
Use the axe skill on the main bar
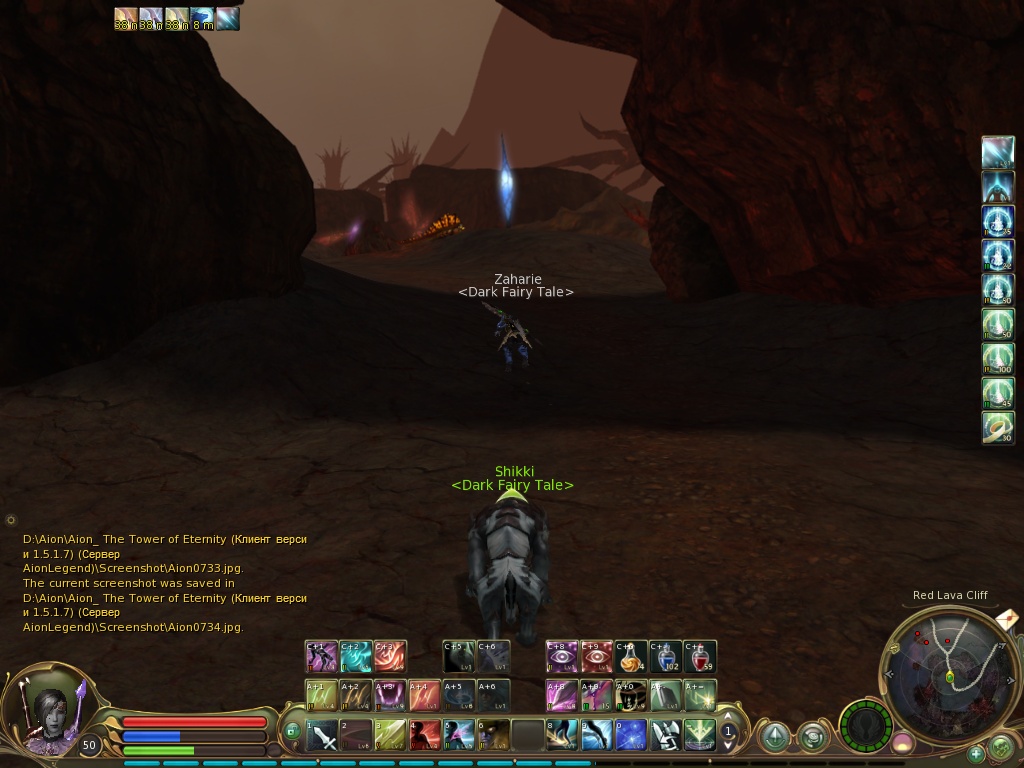[x=666, y=736]
